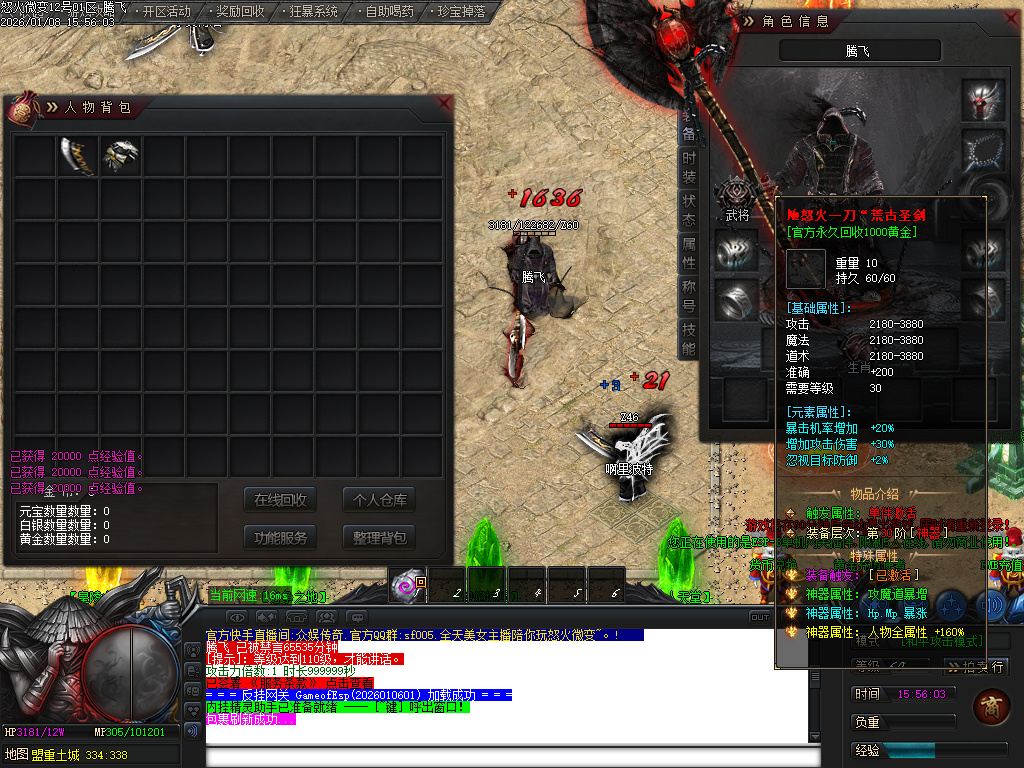
Task: Switch to the 属性 tab
Action: tap(689, 253)
